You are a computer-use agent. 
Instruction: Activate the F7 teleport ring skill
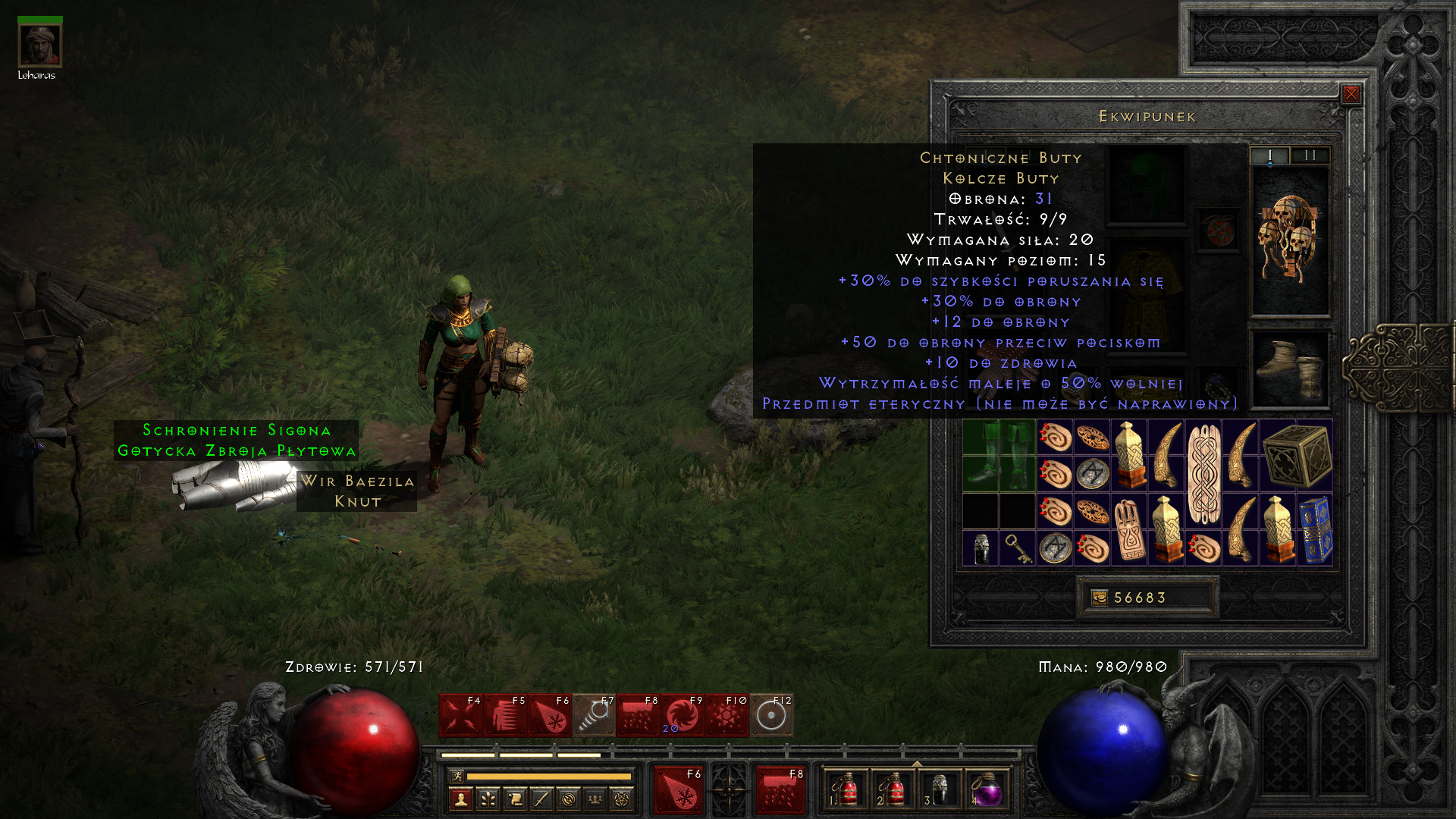click(594, 715)
